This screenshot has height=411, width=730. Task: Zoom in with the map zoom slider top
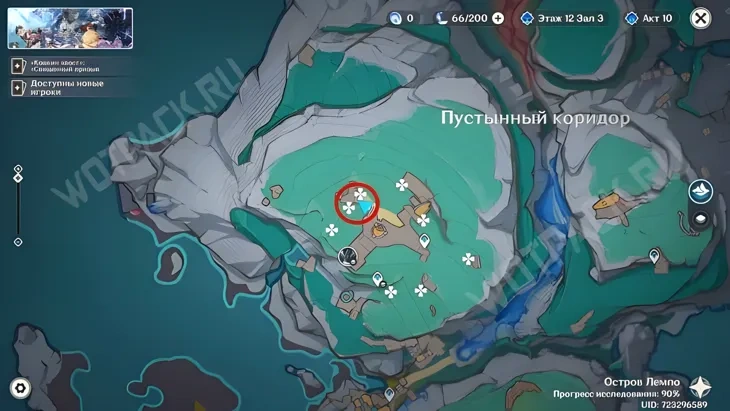coord(18,170)
